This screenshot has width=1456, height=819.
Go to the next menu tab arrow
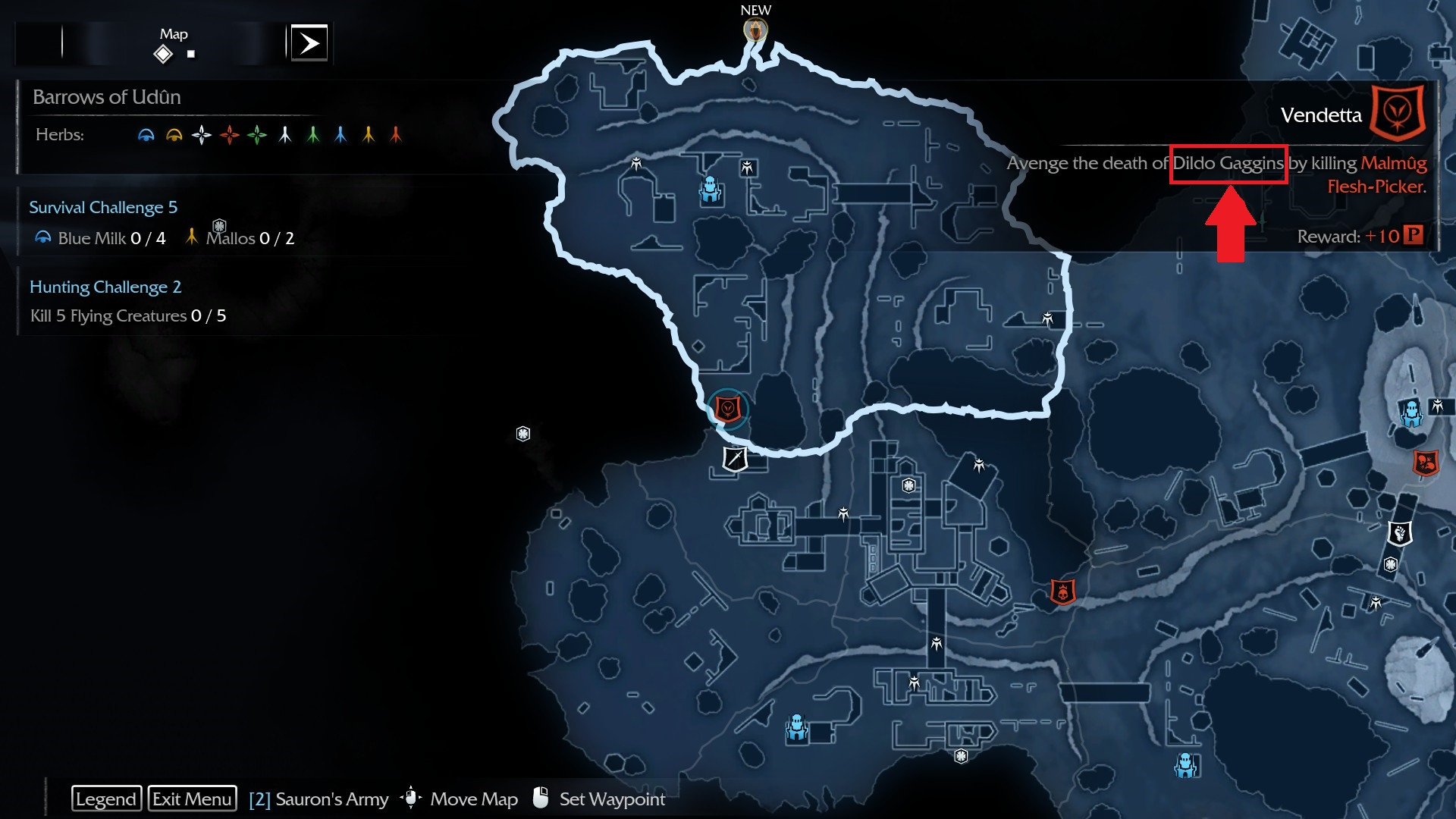tap(309, 43)
